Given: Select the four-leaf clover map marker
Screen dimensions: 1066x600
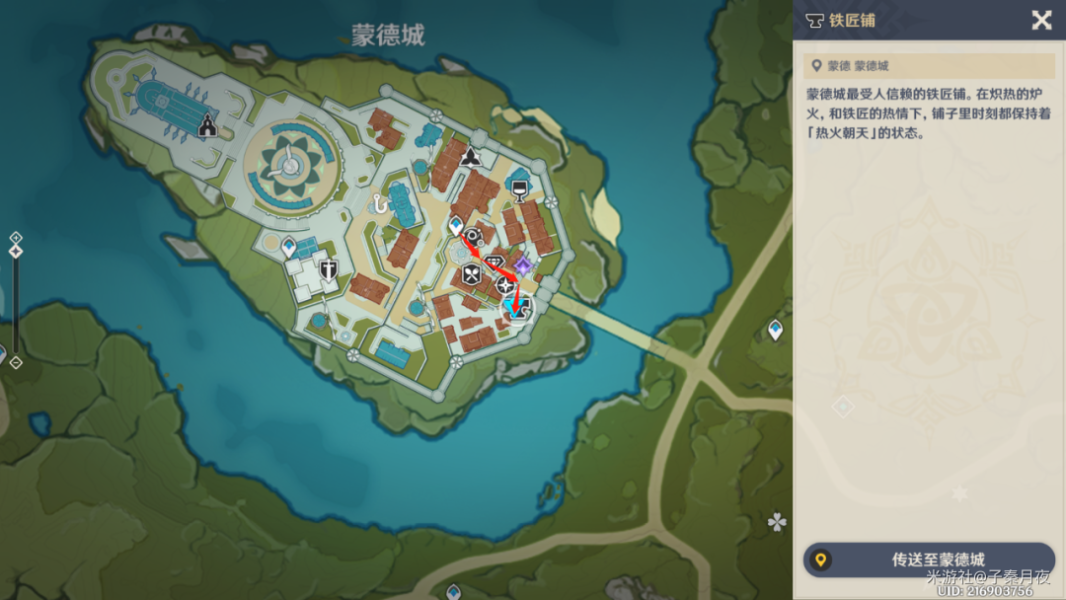Looking at the screenshot, I should pyautogui.click(x=776, y=521).
